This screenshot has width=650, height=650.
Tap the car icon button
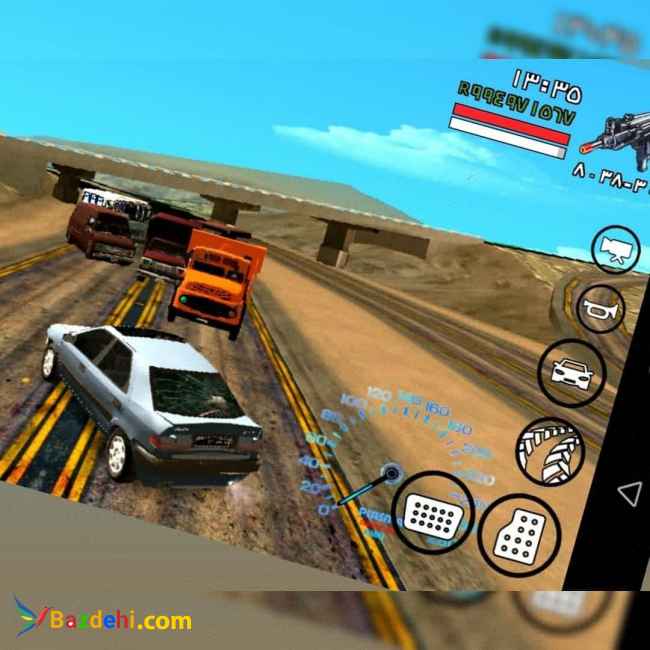click(x=572, y=372)
